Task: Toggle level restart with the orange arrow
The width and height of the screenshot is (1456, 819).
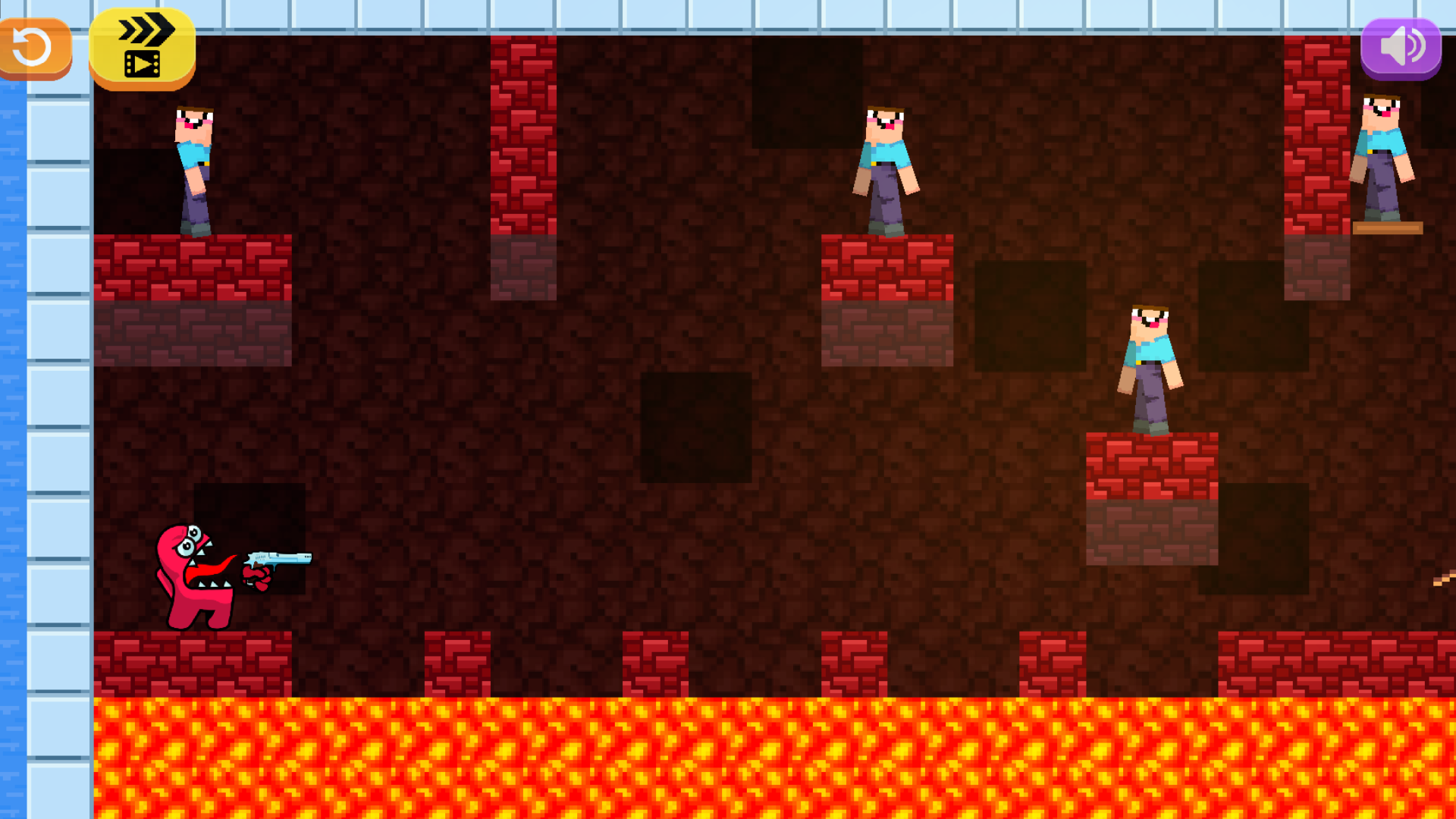Action: click(33, 48)
